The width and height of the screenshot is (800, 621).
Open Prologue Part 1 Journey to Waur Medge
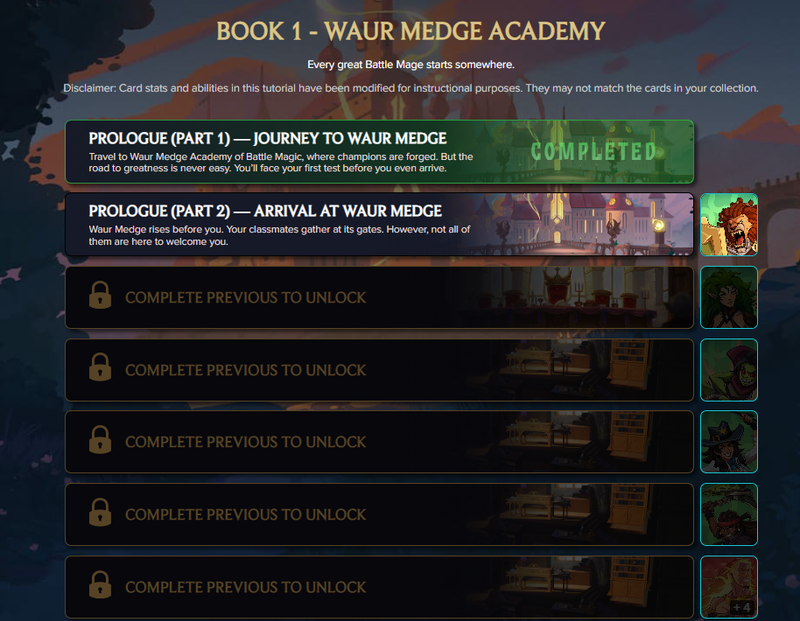(379, 152)
